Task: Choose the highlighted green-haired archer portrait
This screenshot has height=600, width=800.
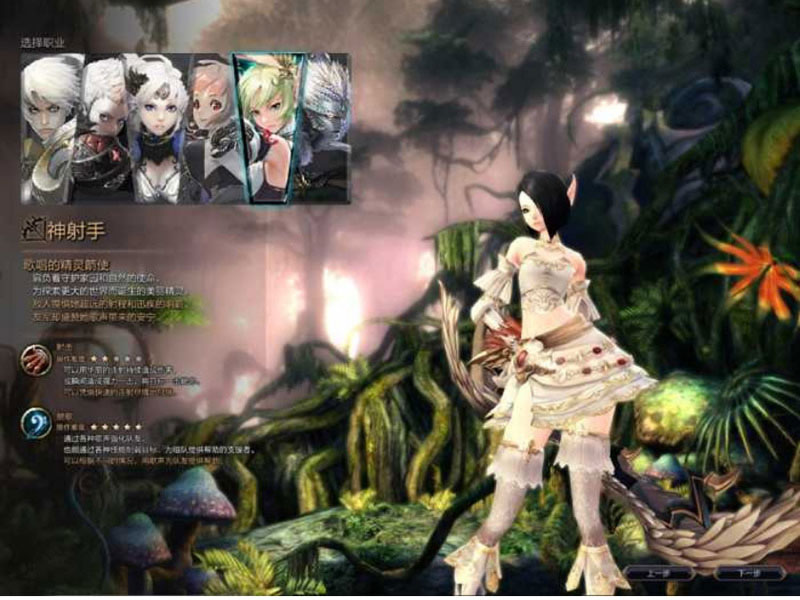Action: click(x=268, y=128)
